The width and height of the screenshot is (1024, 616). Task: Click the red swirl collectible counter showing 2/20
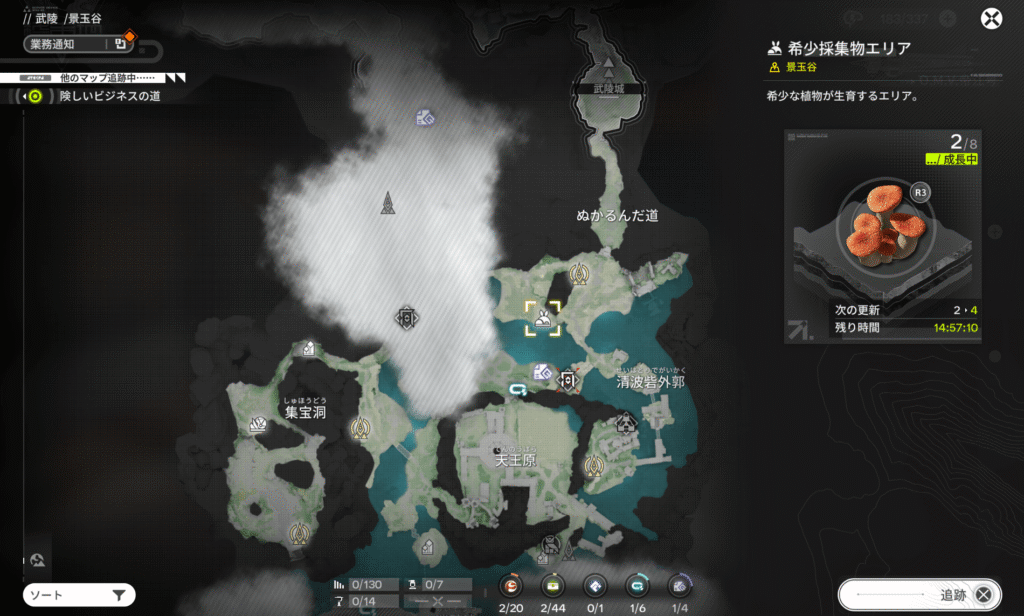click(512, 587)
